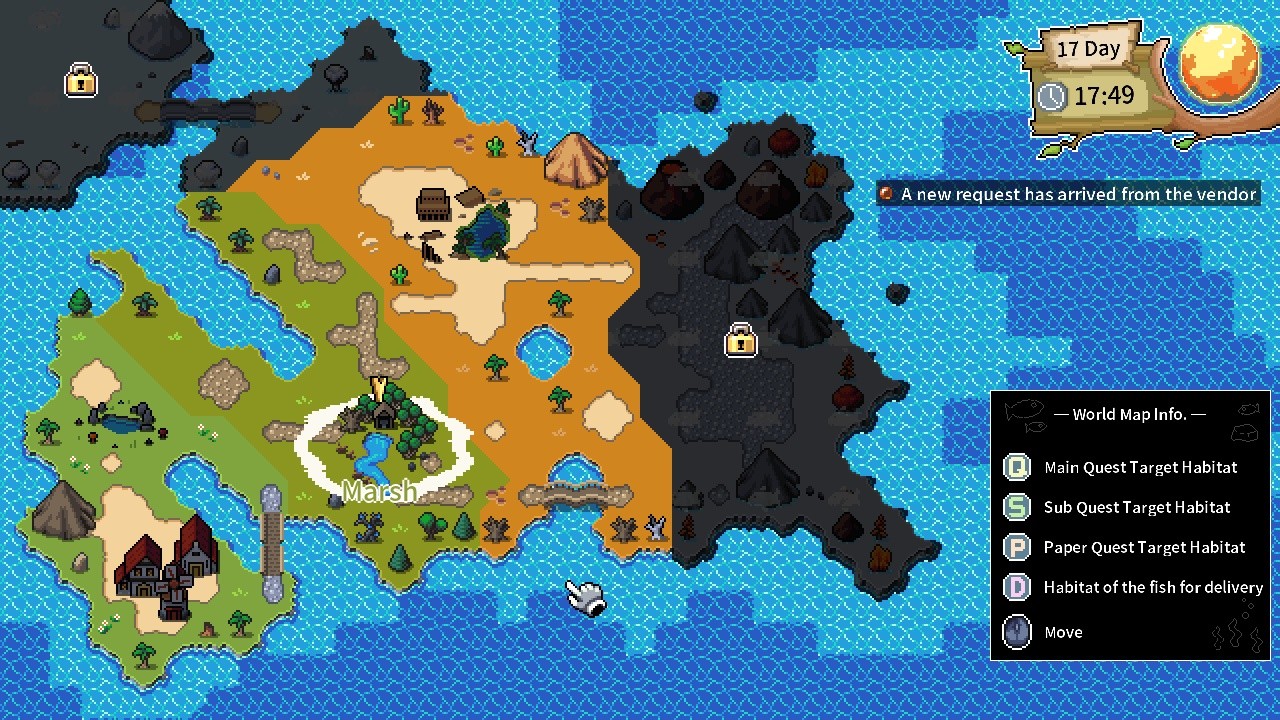Click the padlock on the northwest rocky island

[x=80, y=82]
